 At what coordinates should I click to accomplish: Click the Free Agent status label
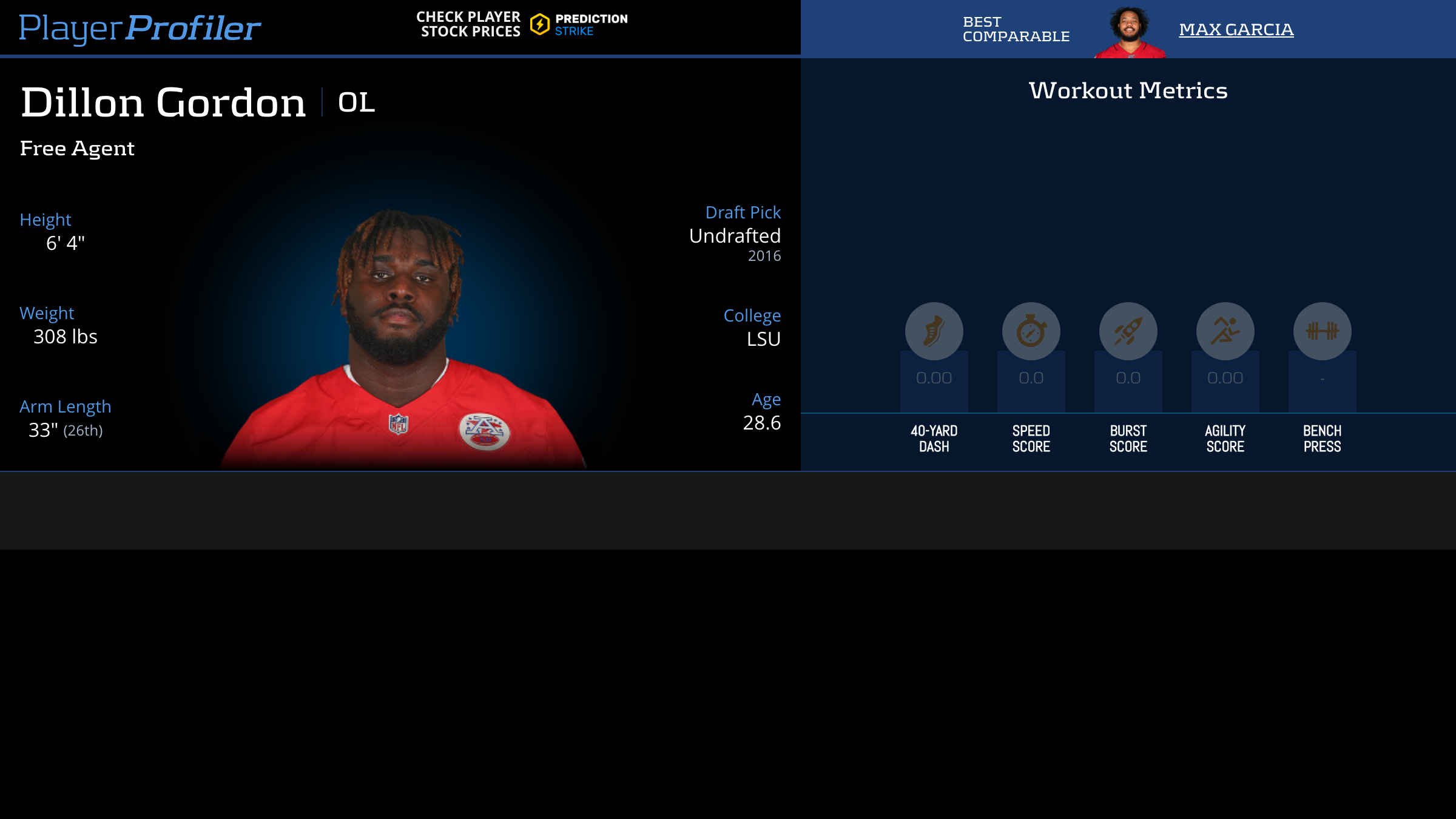point(77,148)
